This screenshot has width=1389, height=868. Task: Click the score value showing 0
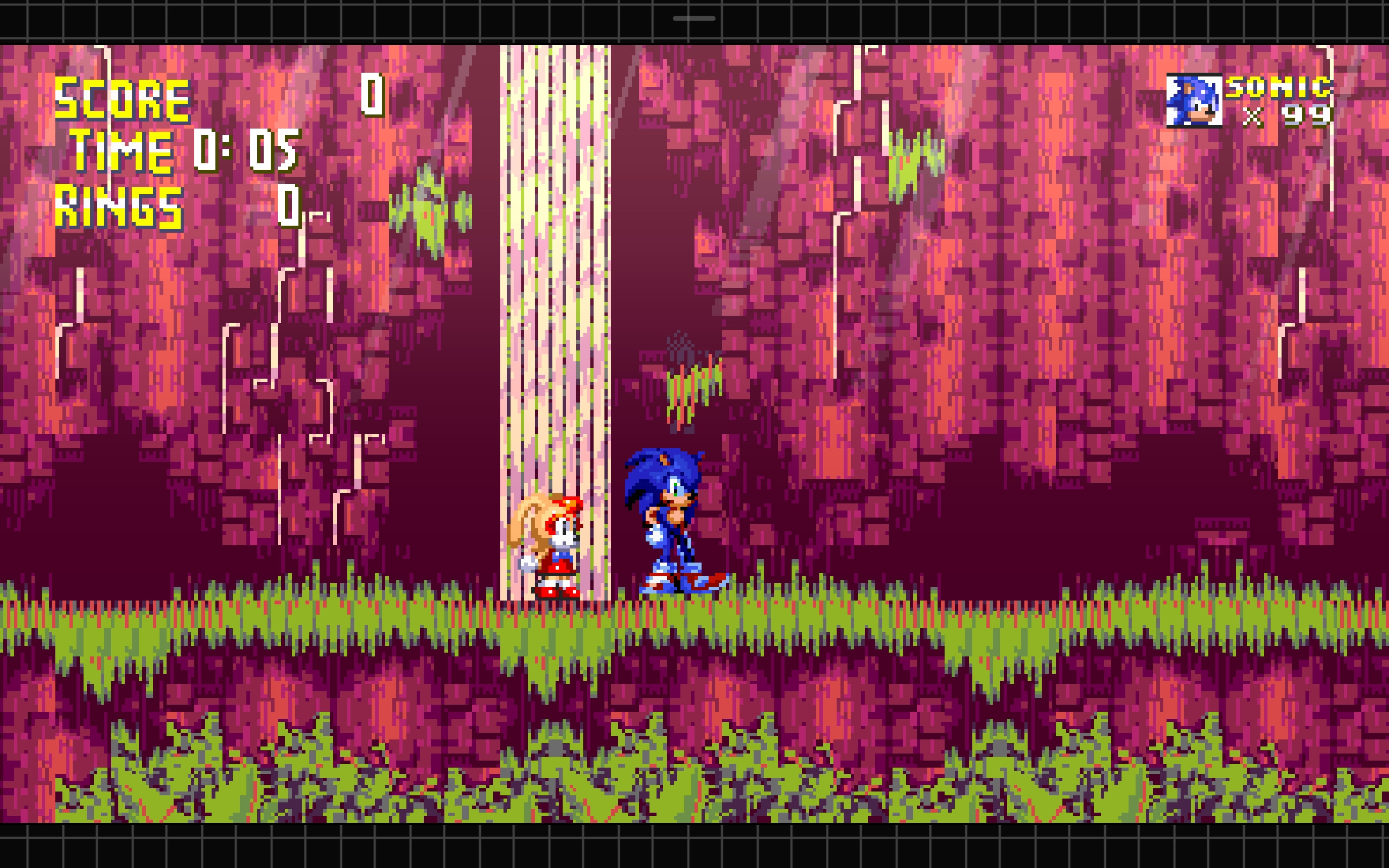tap(373, 95)
